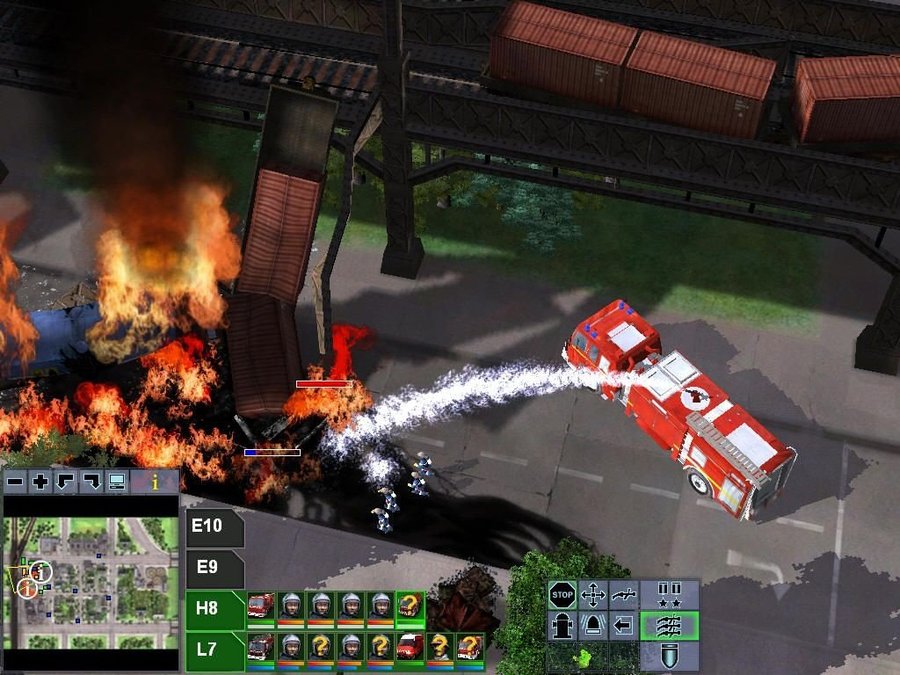Activate the four-arrow move command
The width and height of the screenshot is (900, 675).
[x=593, y=596]
